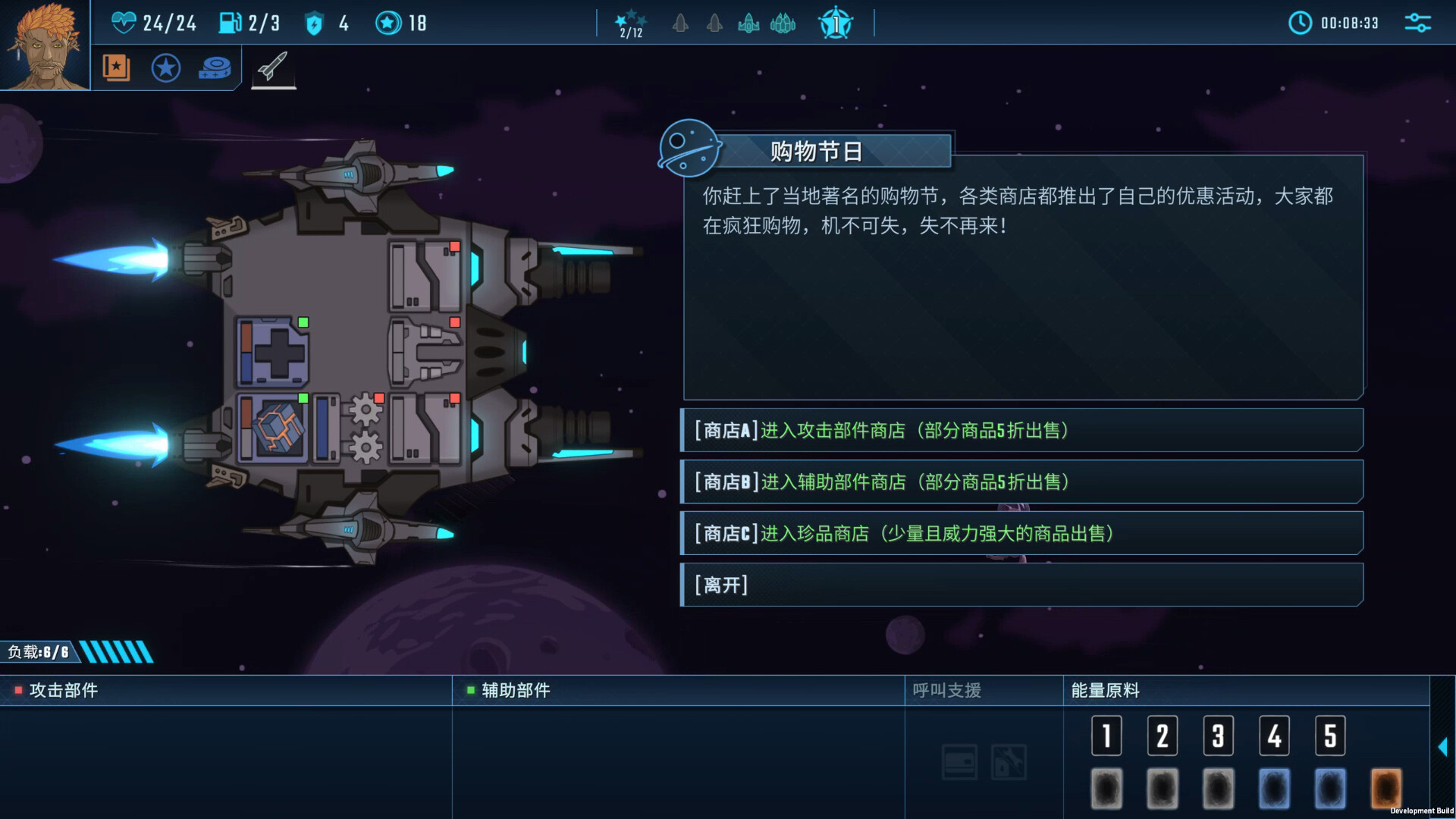This screenshot has width=1456, height=819.
Task: Click the level 1 sheriff star badge
Action: click(x=834, y=24)
